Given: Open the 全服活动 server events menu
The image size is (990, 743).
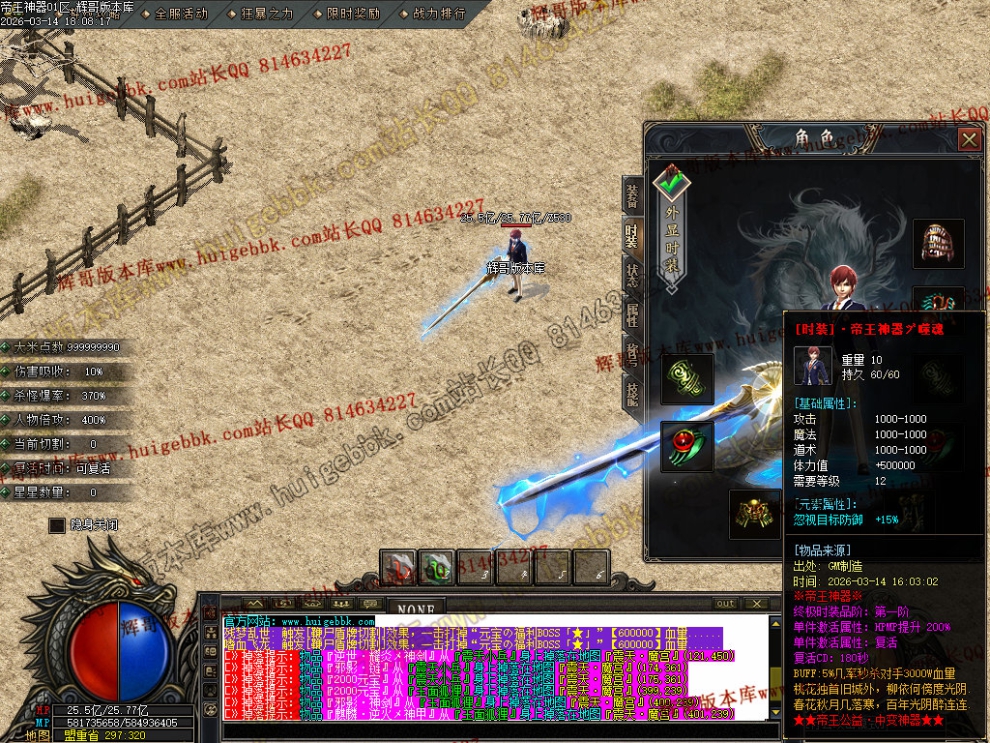Looking at the screenshot, I should click(182, 14).
